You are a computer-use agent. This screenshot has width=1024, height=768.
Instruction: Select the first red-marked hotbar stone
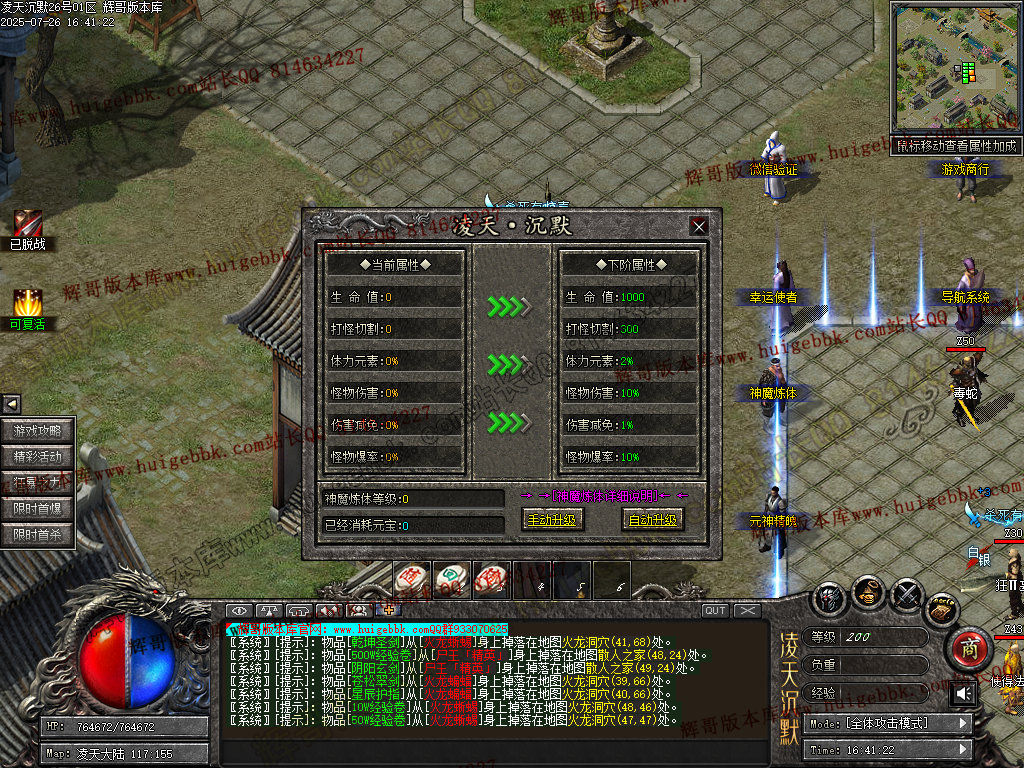click(x=411, y=579)
